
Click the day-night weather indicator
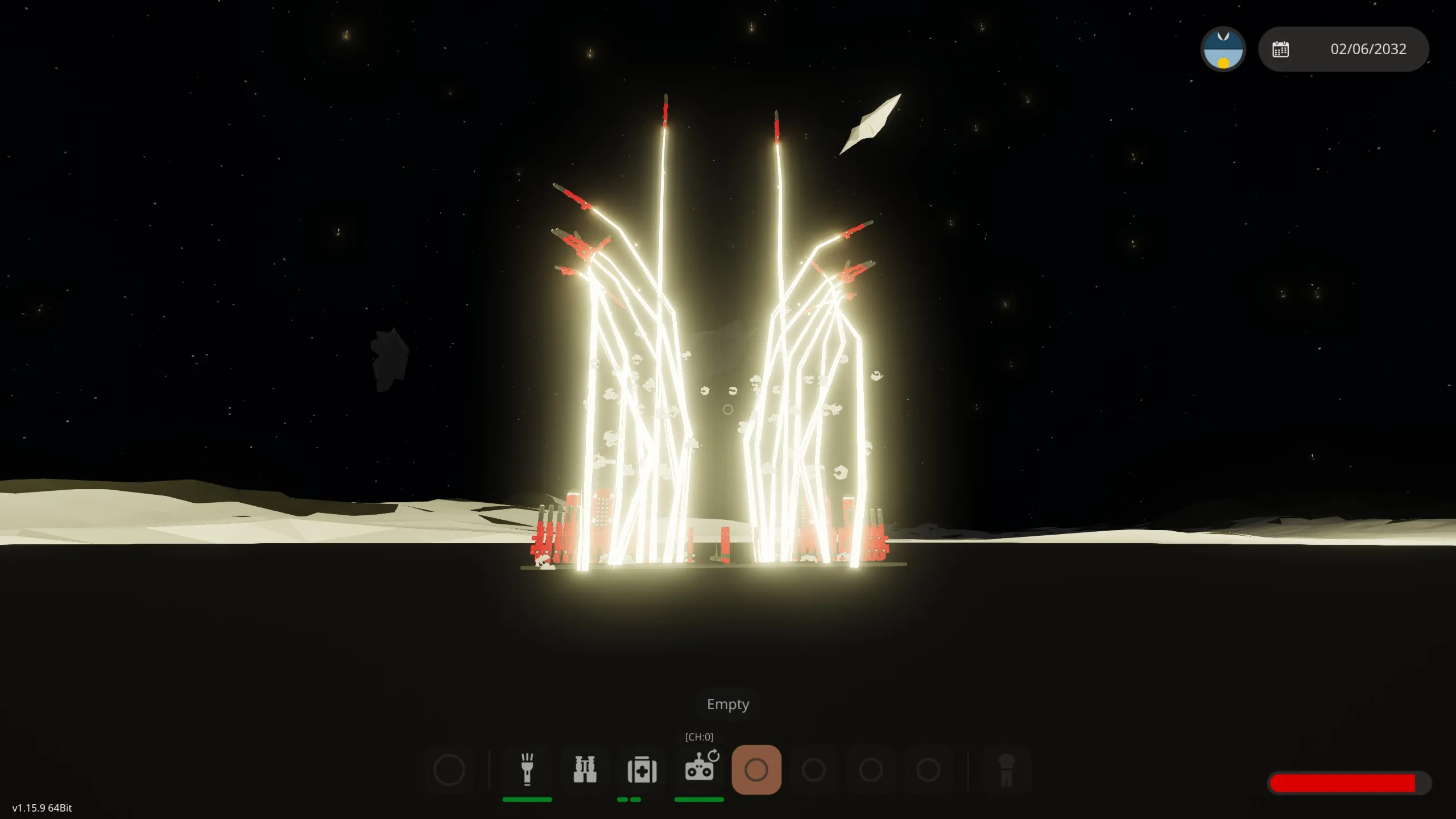click(x=1223, y=49)
